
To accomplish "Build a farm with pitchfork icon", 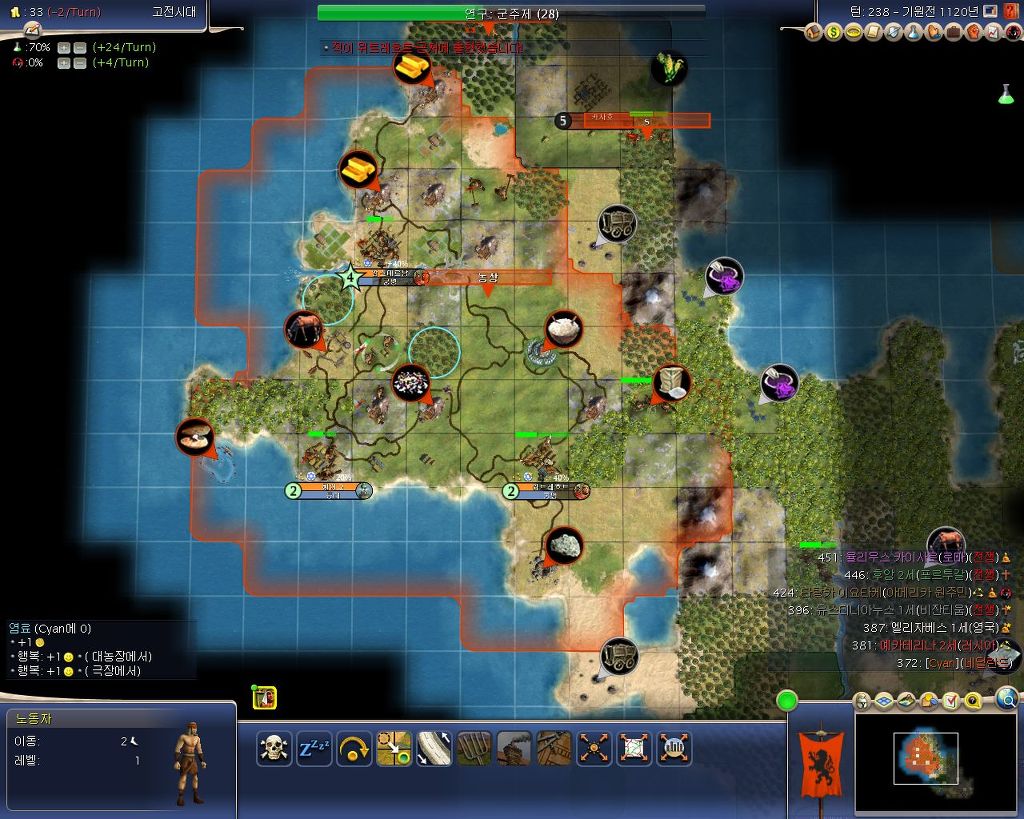I will point(474,748).
